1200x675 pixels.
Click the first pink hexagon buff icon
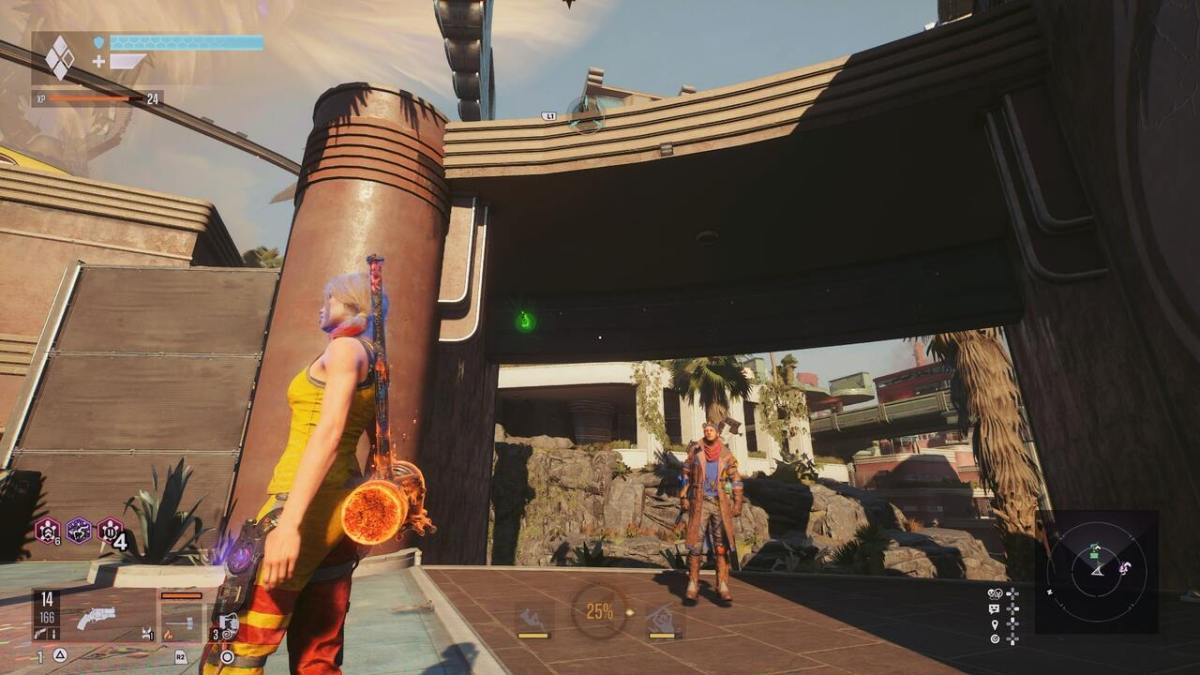(47, 530)
